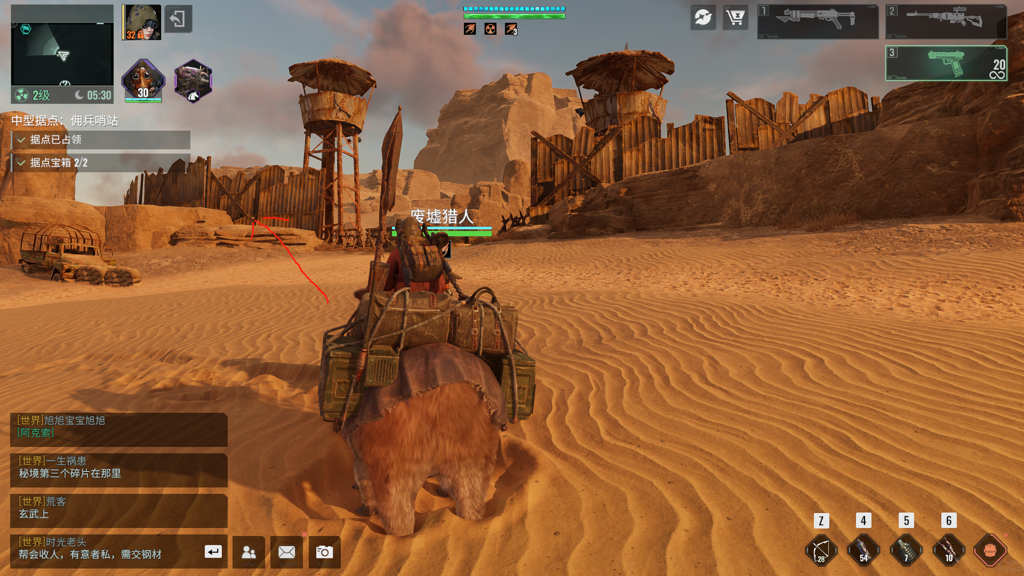The width and height of the screenshot is (1024, 576).
Task: Select the pistol in slot 3
Action: [945, 63]
